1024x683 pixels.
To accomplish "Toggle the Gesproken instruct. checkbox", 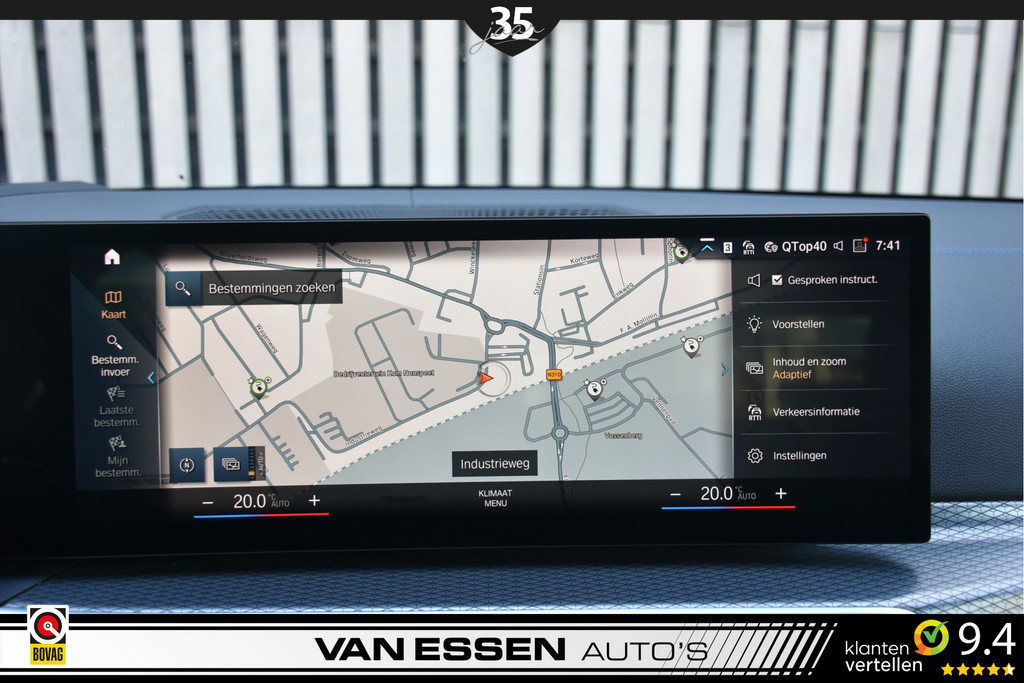I will tap(777, 280).
